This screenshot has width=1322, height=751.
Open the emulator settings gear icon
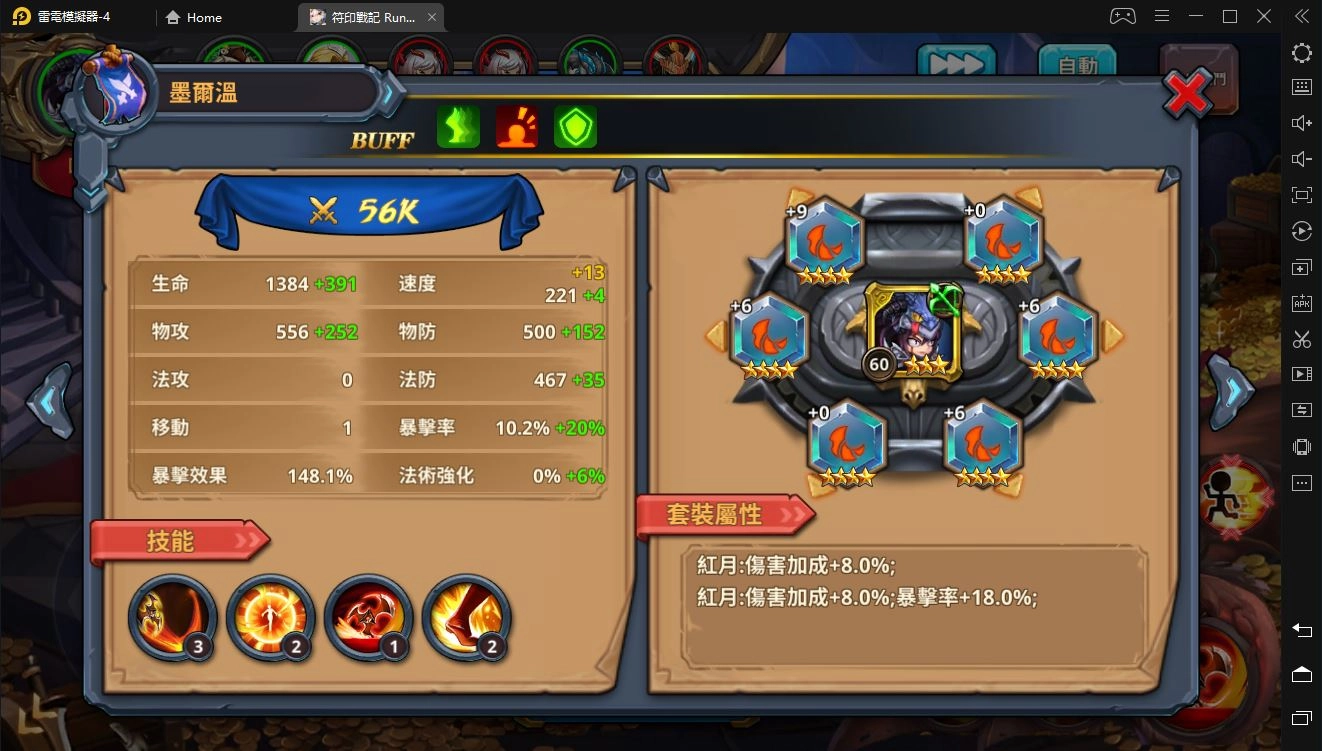1301,52
